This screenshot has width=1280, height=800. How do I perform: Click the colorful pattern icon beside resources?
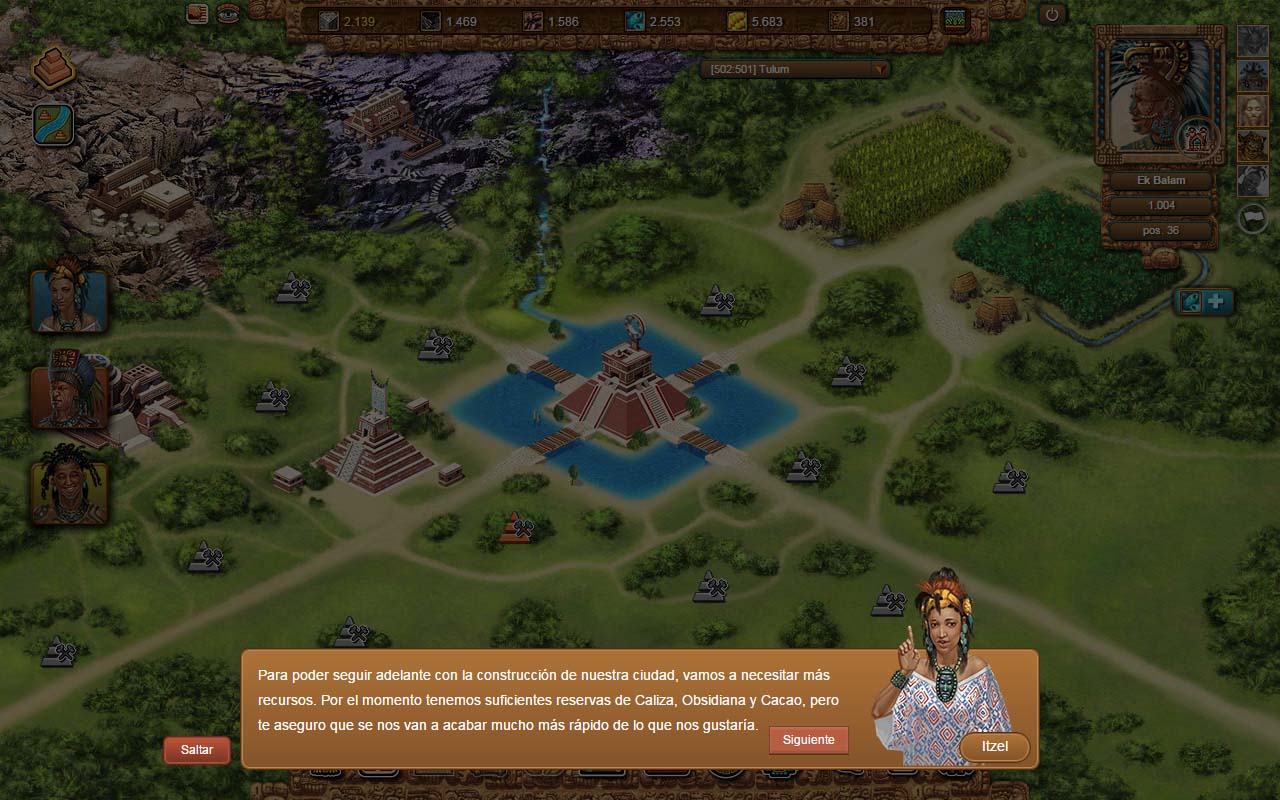(x=956, y=20)
